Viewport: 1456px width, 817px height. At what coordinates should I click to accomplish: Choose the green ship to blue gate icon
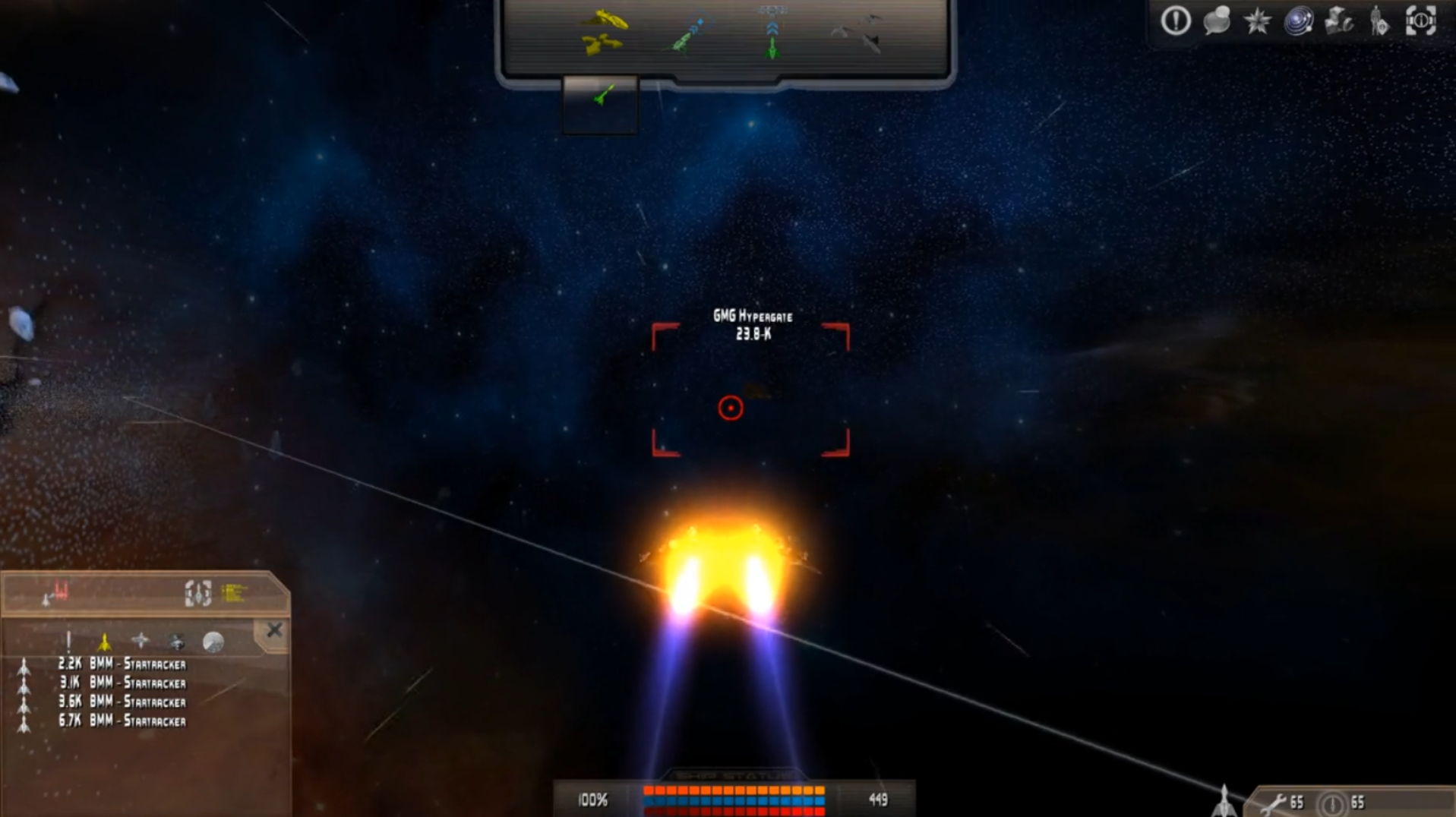click(689, 35)
